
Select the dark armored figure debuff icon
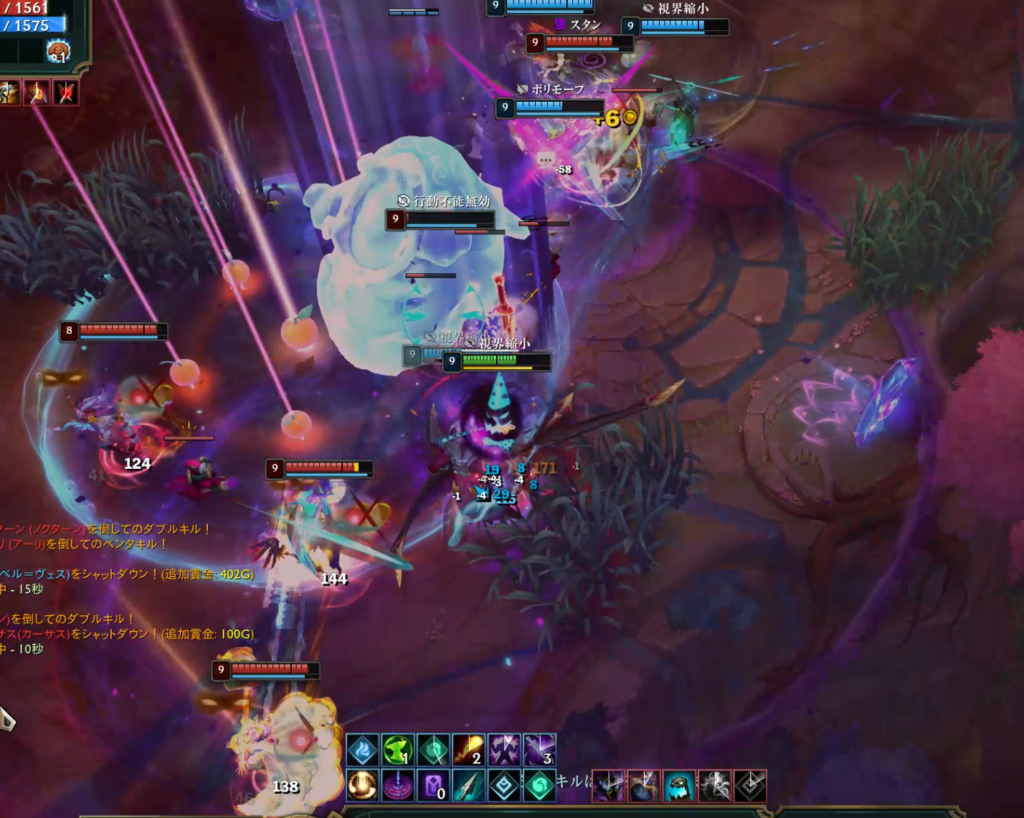pos(609,786)
